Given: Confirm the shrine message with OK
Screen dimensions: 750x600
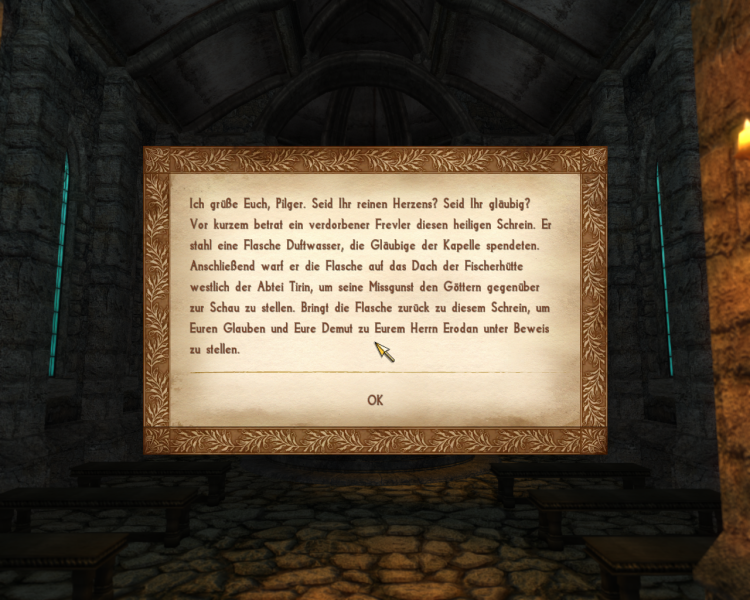Looking at the screenshot, I should pyautogui.click(x=375, y=400).
